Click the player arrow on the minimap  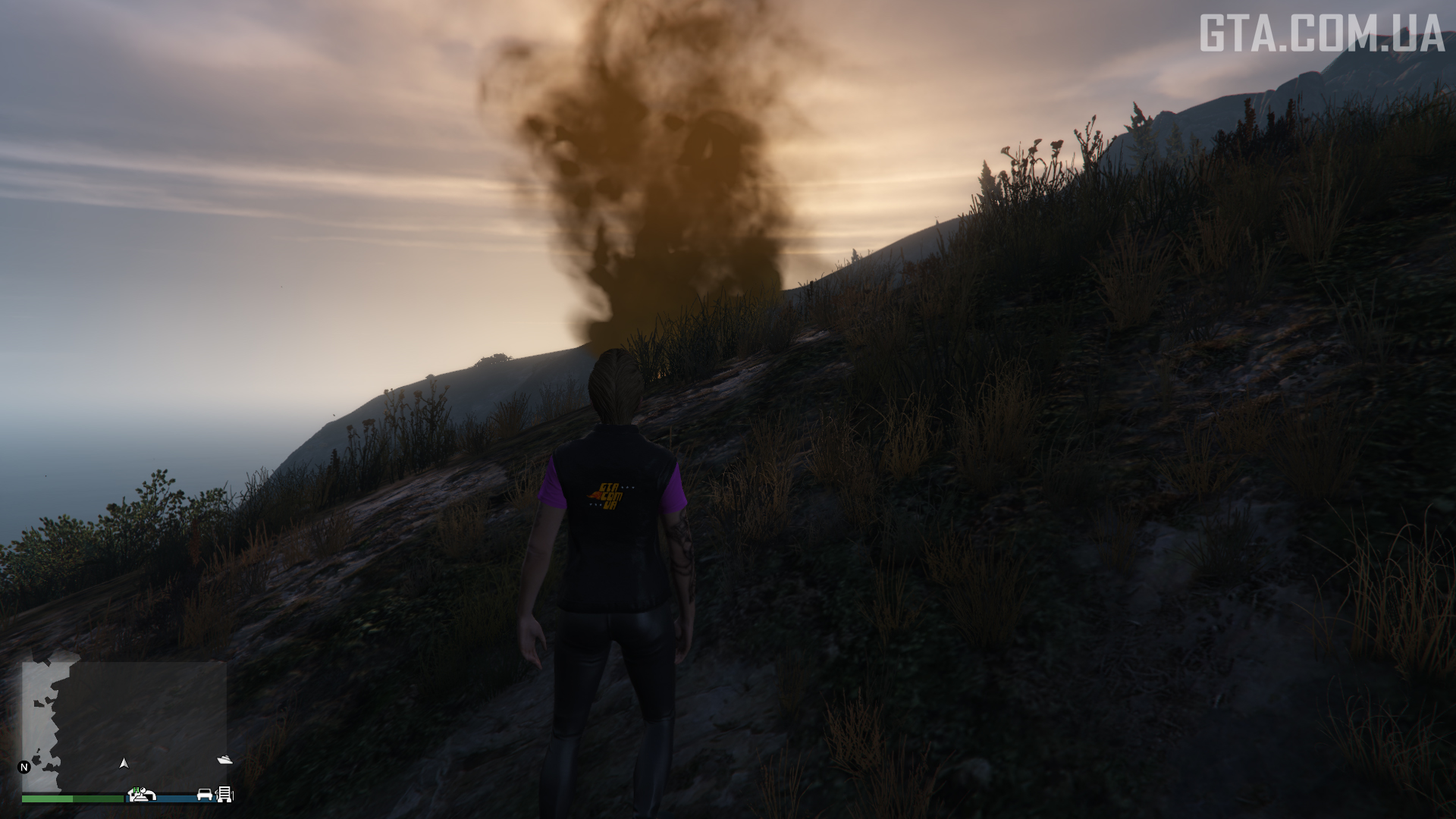124,764
